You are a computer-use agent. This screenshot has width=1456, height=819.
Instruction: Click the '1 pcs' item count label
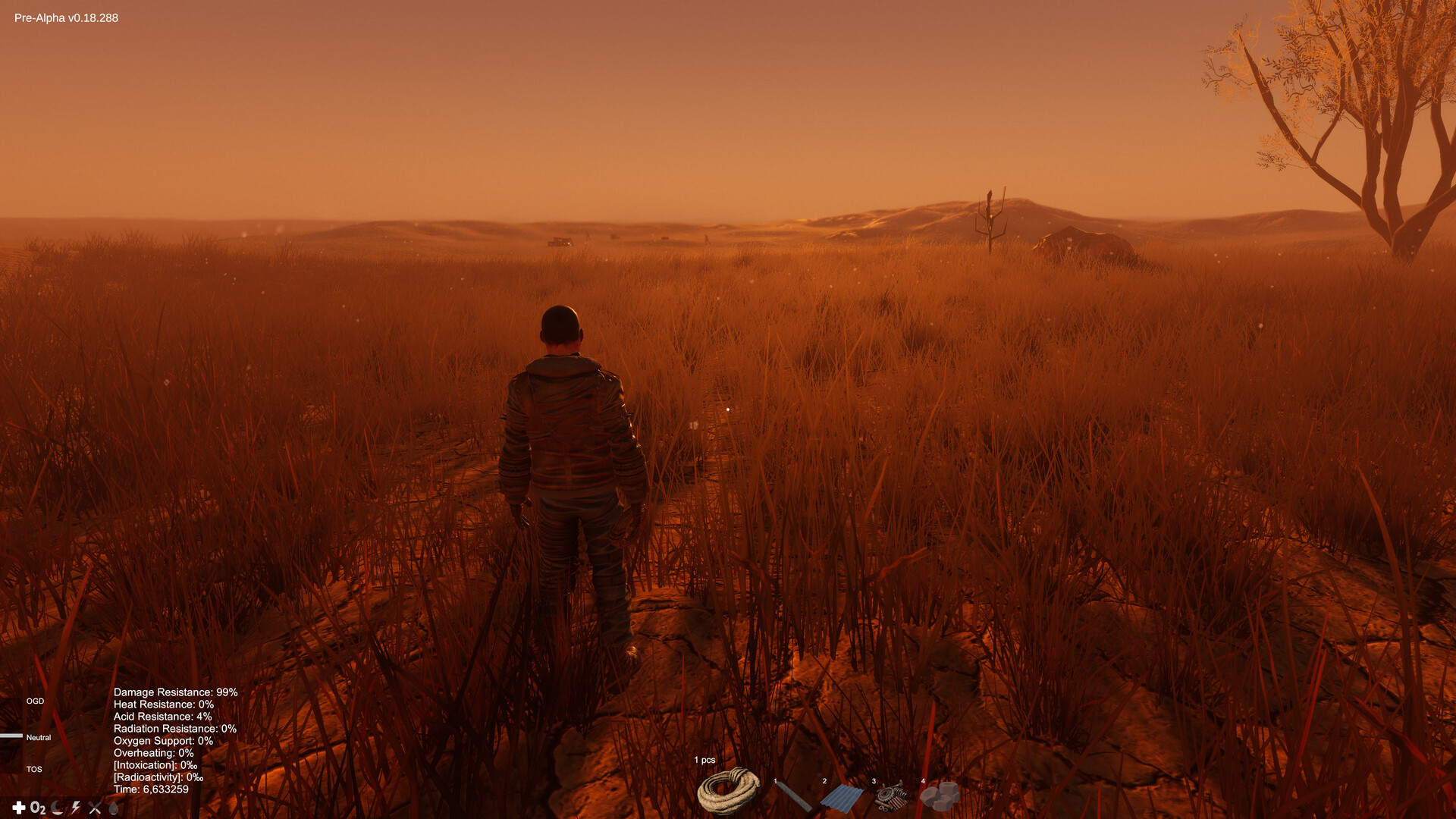point(704,759)
